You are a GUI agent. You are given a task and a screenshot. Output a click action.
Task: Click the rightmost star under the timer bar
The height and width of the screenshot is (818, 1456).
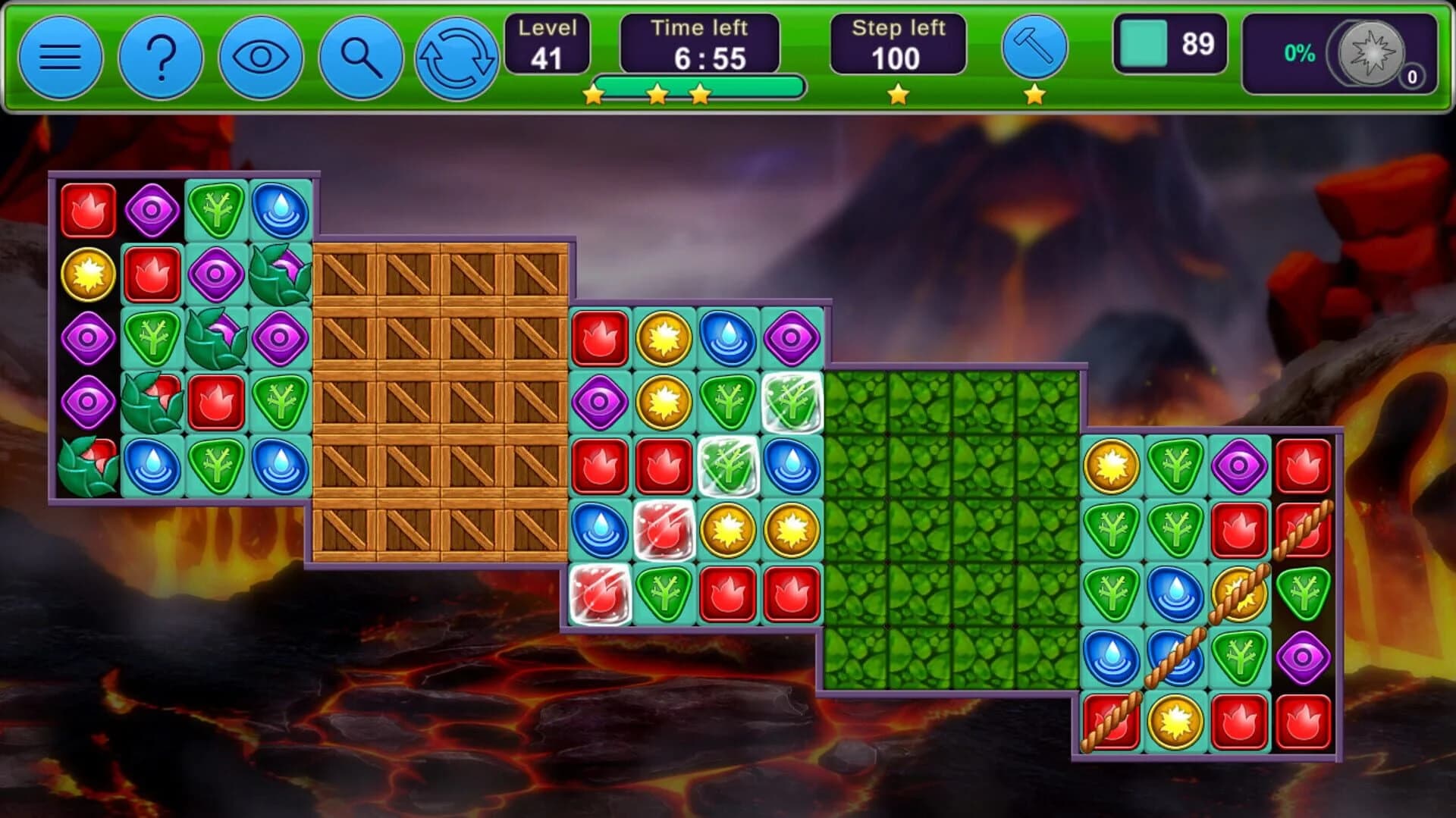701,94
